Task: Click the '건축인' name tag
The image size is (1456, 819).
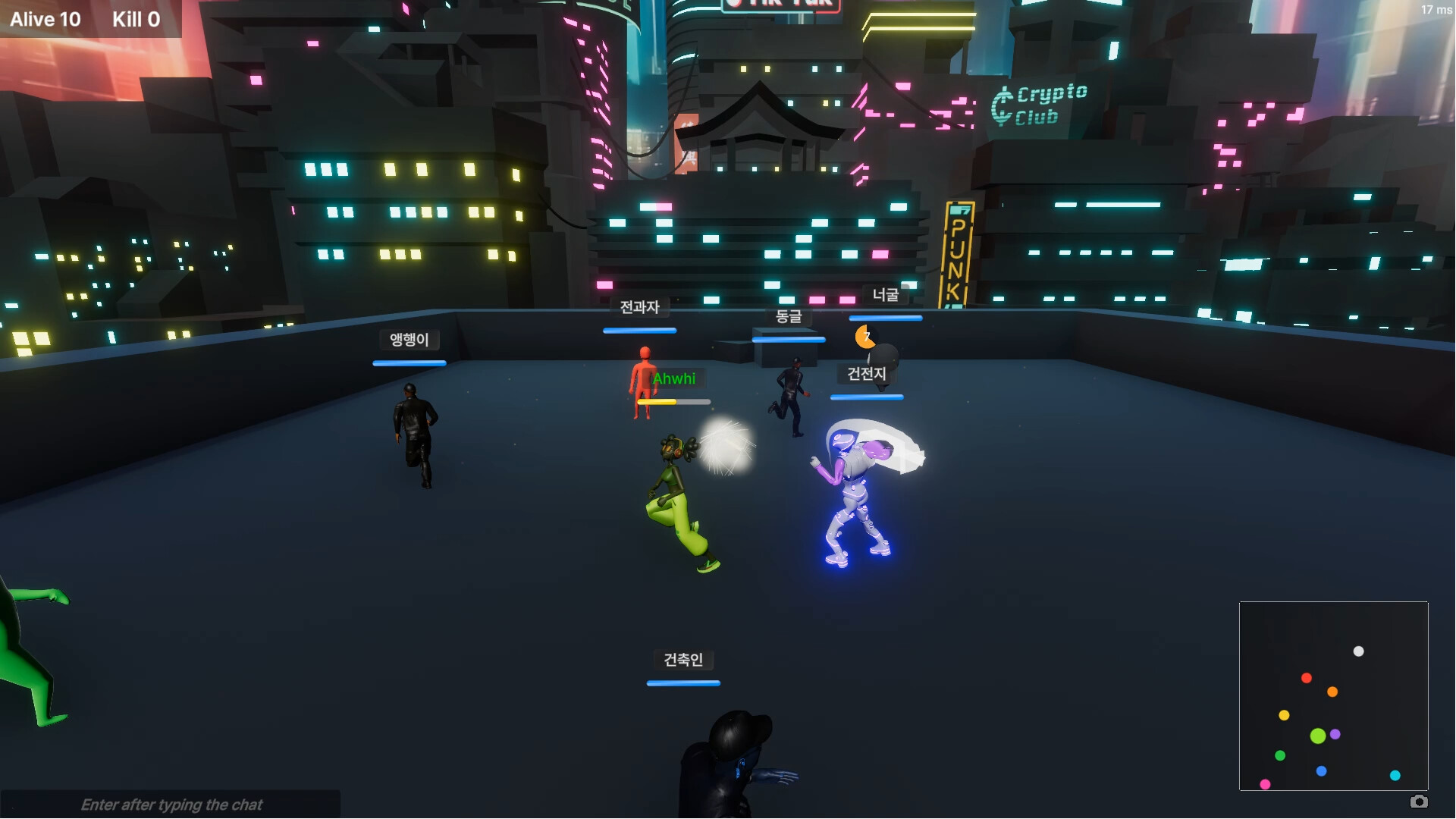Action: (682, 660)
